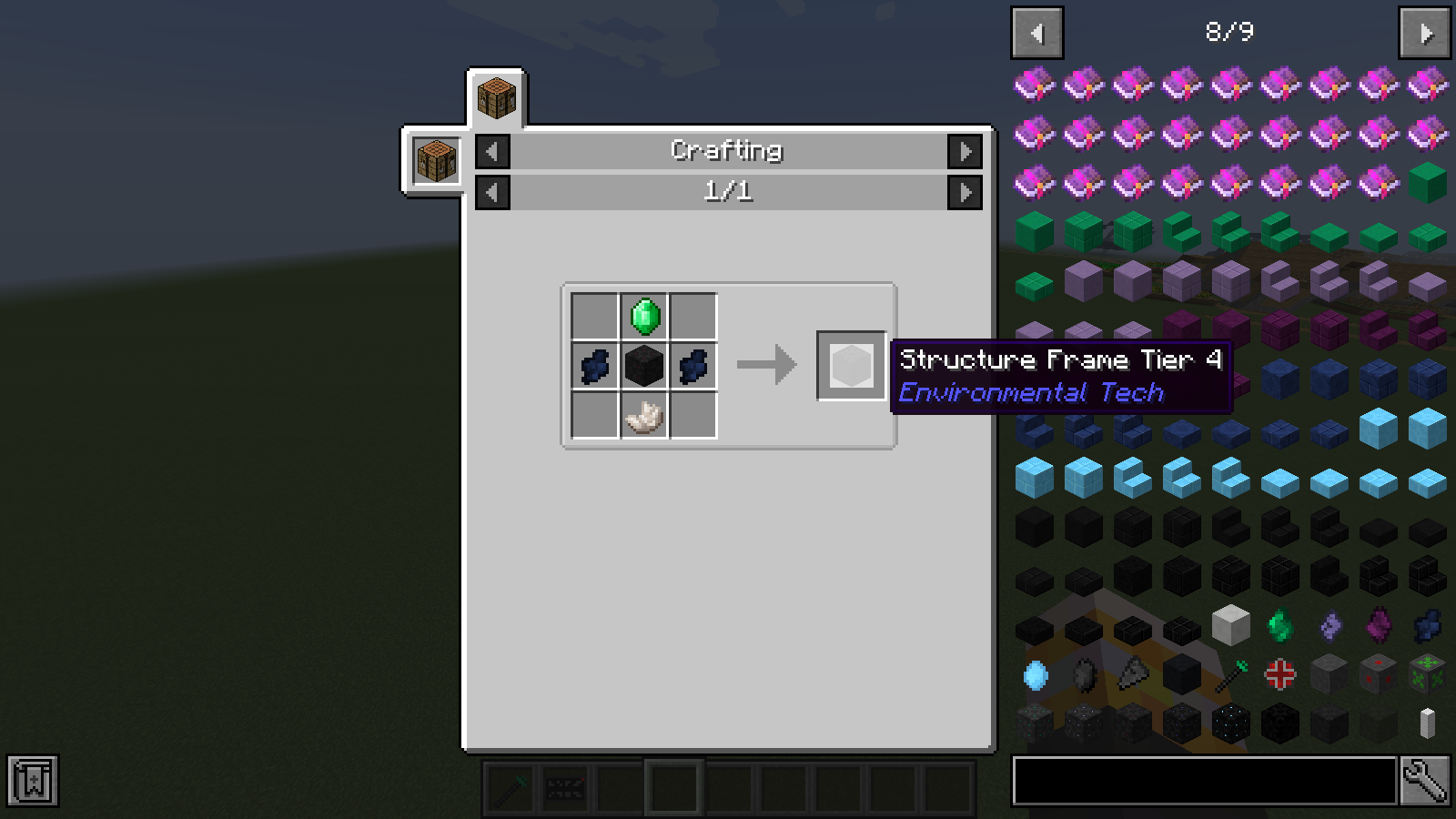This screenshot has width=1456, height=819.
Task: Select the black block in the recipe center
Action: pos(645,366)
